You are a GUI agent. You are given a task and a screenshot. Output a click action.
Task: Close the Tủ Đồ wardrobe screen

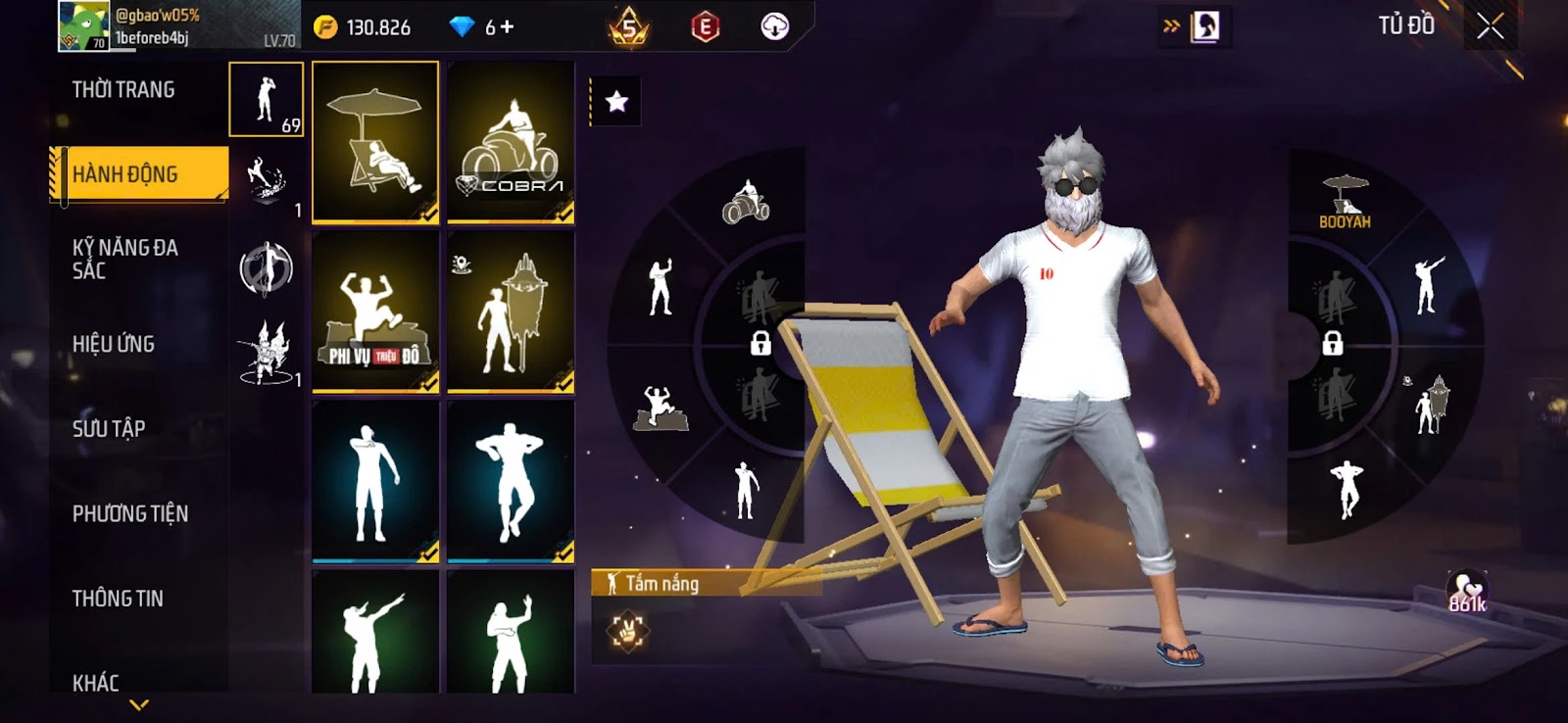click(1490, 26)
